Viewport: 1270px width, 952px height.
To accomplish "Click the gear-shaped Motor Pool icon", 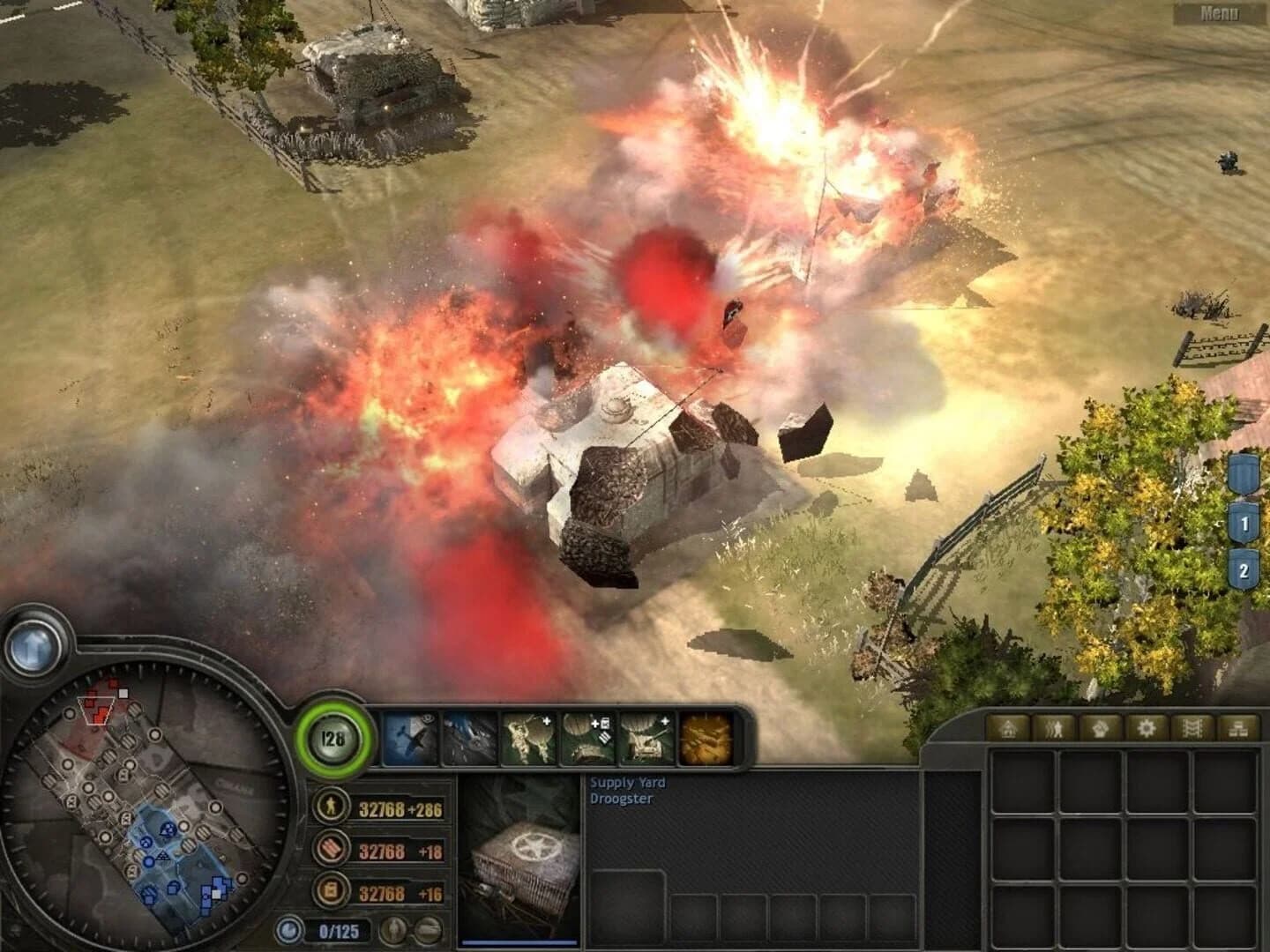I will pyautogui.click(x=1146, y=728).
